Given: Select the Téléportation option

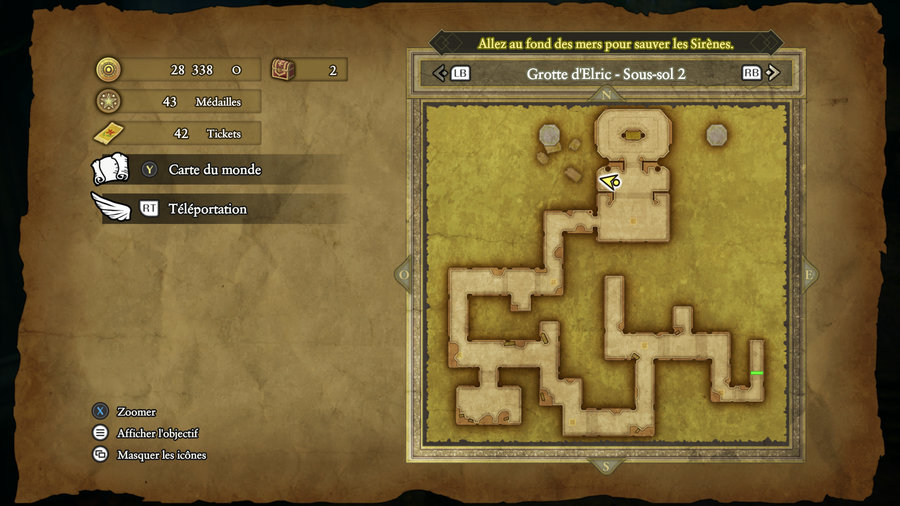Looking at the screenshot, I should [207, 209].
